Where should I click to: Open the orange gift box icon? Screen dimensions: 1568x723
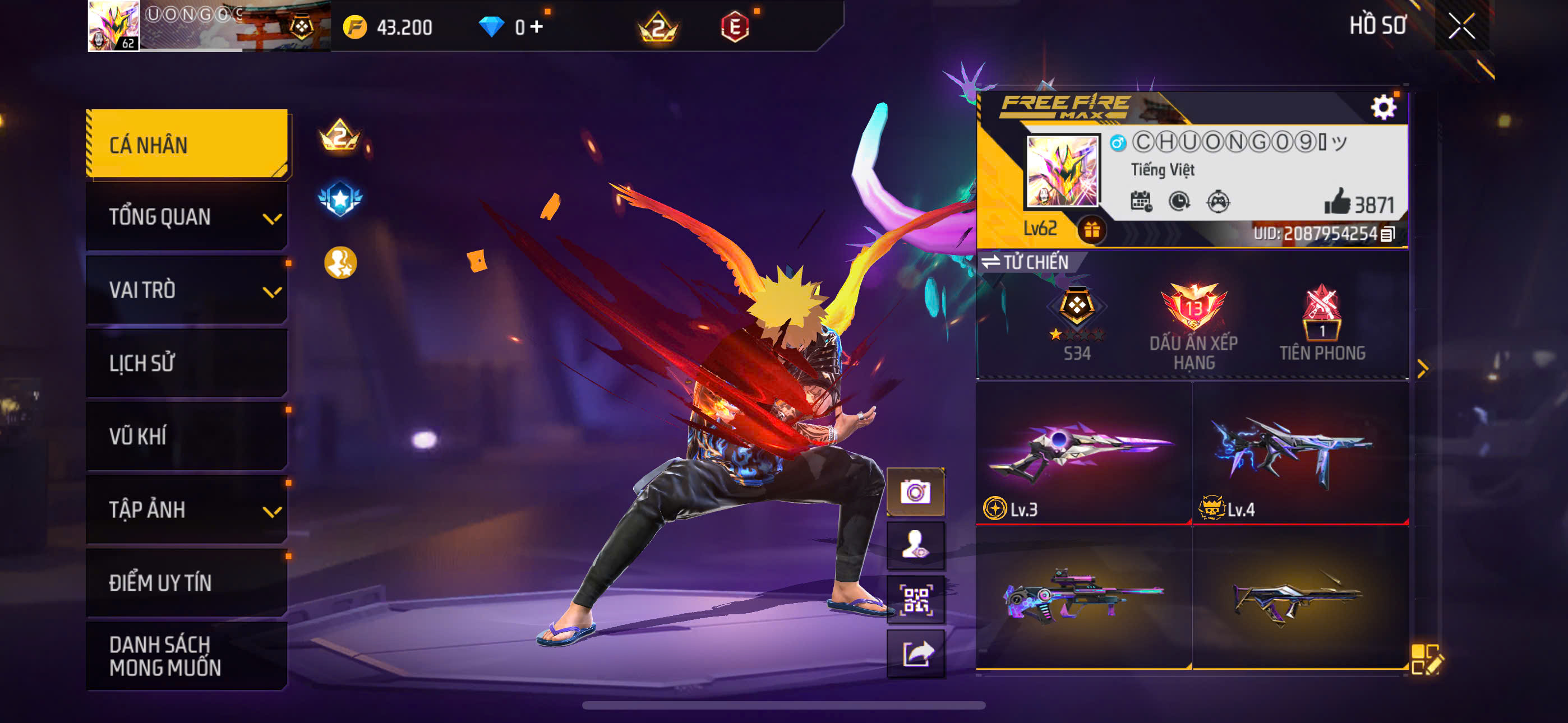coord(1091,231)
